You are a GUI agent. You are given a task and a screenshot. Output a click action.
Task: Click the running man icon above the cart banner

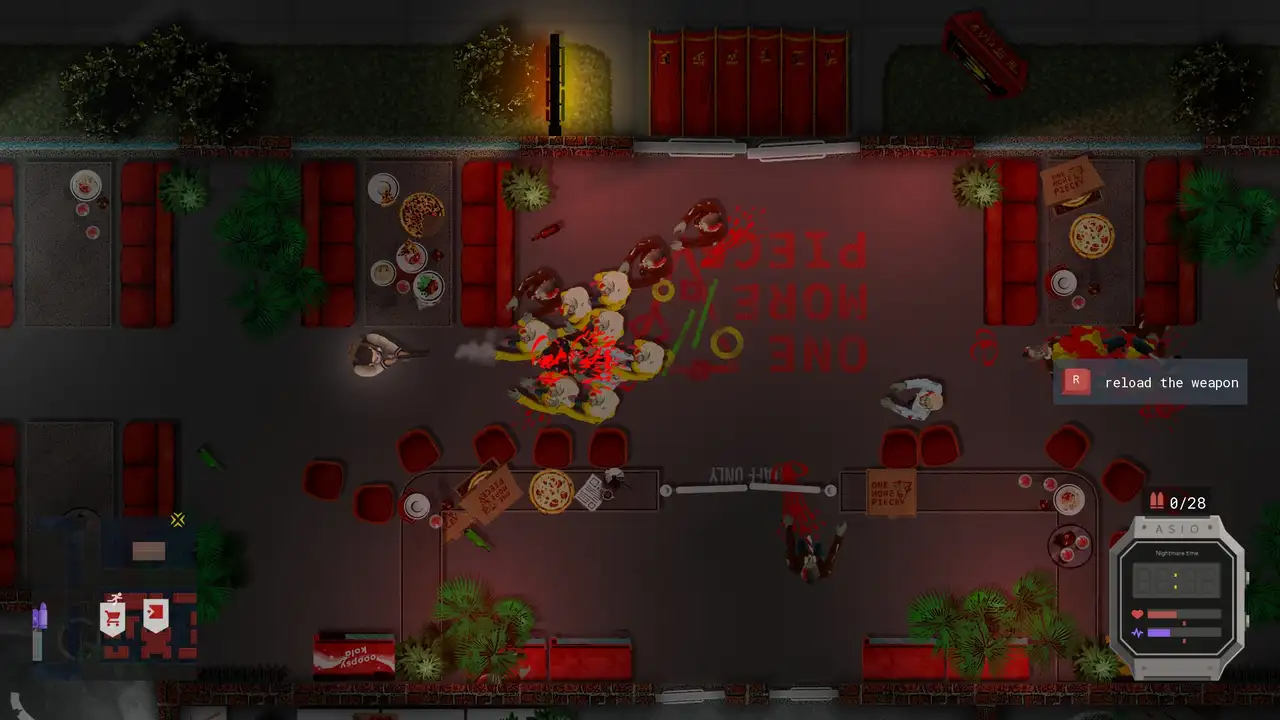pos(116,598)
